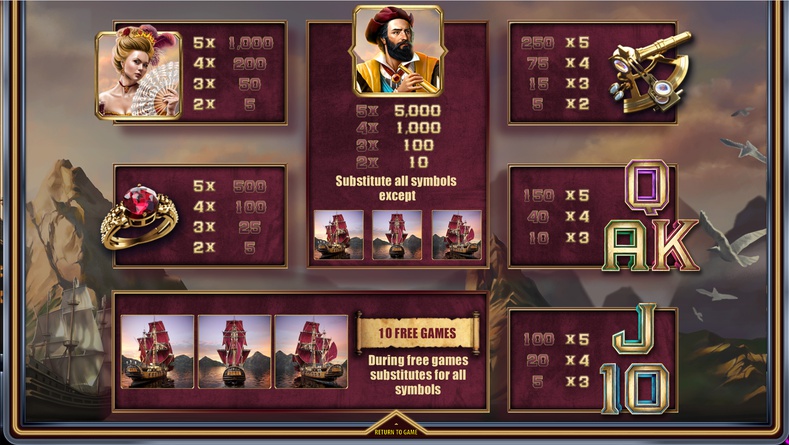The height and width of the screenshot is (445, 789).
Task: Return to game from the paytable
Action: 394,429
